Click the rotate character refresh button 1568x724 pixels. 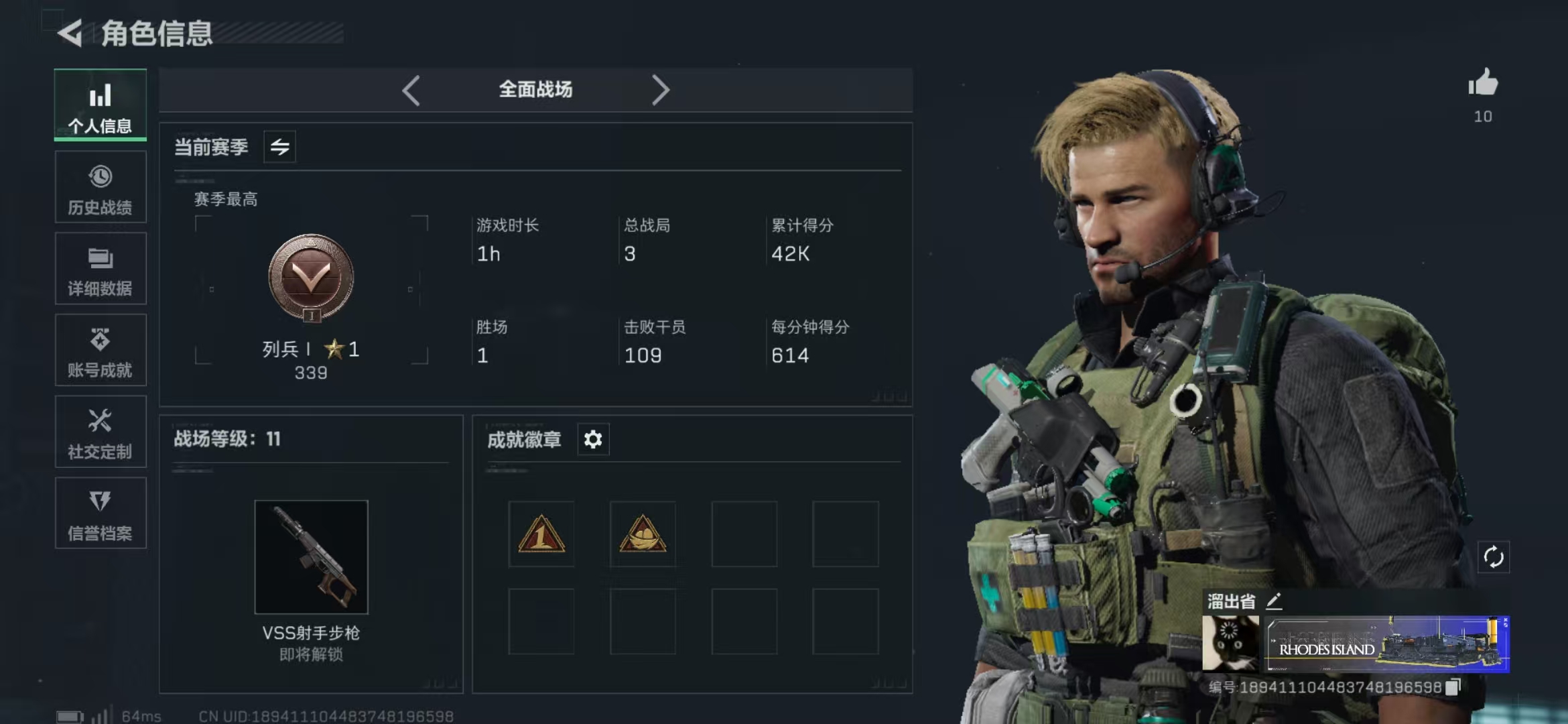point(1494,557)
